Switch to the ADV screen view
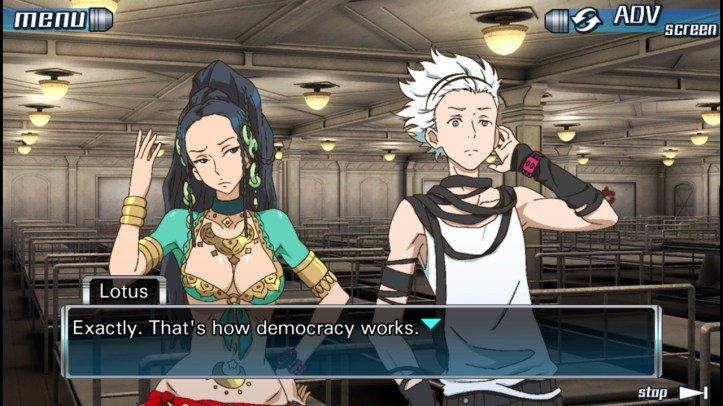Image resolution: width=723 pixels, height=406 pixels. point(632,19)
